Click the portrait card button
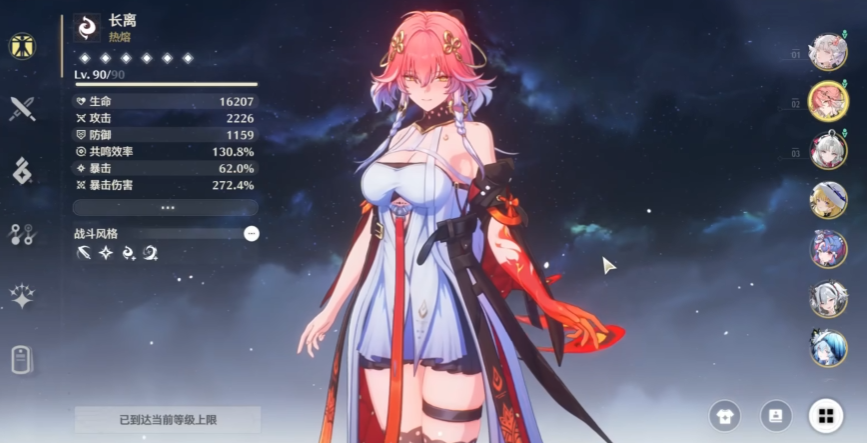 tap(775, 415)
